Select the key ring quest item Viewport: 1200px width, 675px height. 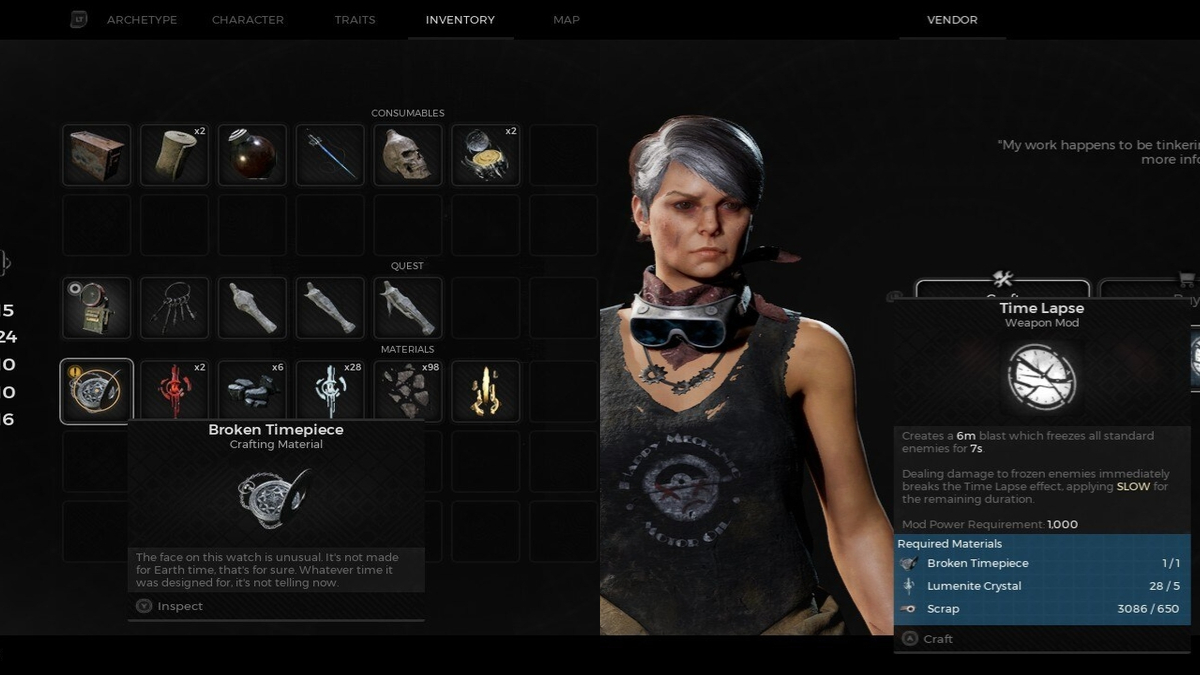pos(175,308)
